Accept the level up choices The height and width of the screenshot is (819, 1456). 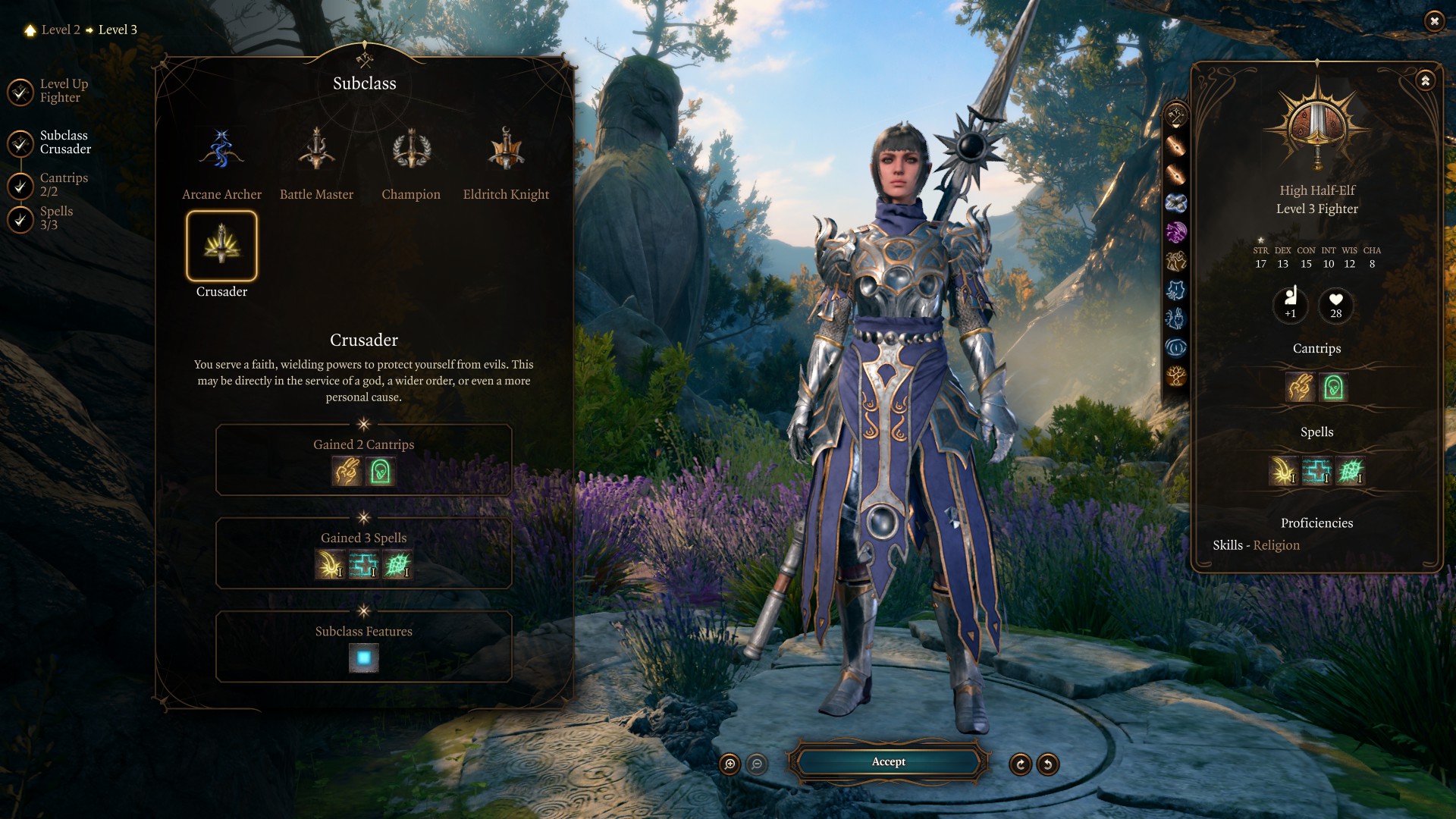(888, 762)
